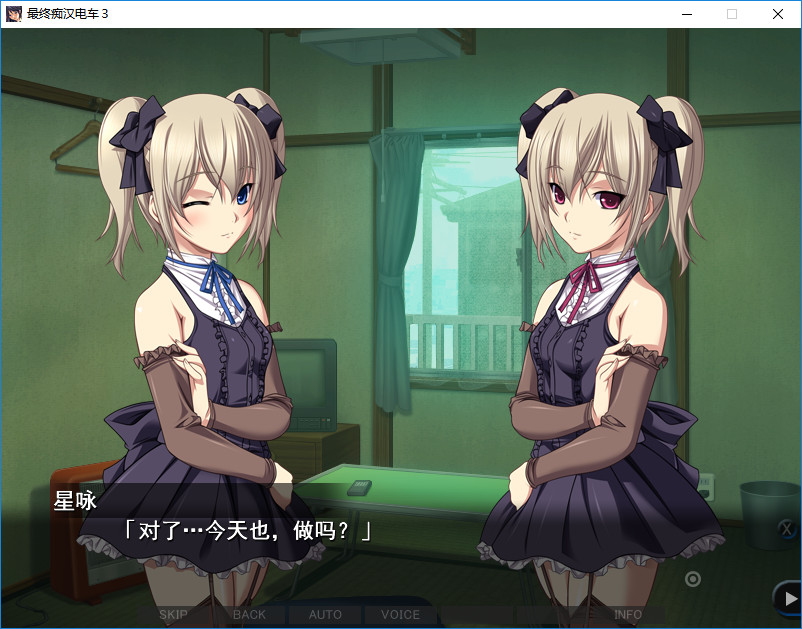Activate the SKIP button
Image resolution: width=802 pixels, height=629 pixels.
[173, 614]
